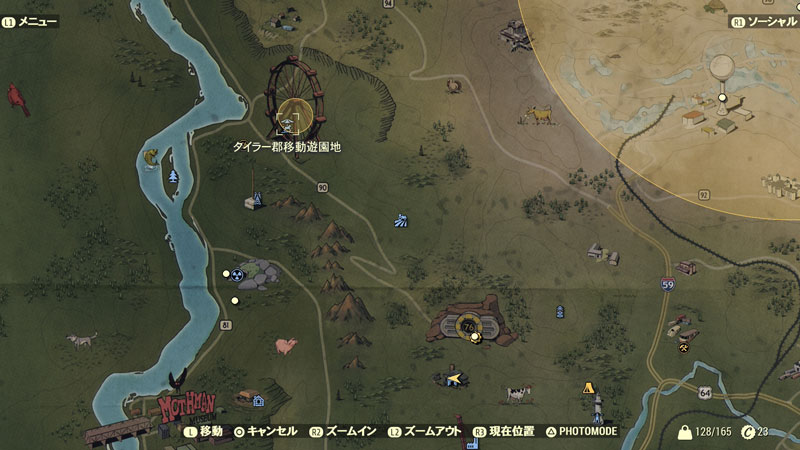This screenshot has width=800, height=450.
Task: Select the black and white cow icon
Action: (x=516, y=392)
